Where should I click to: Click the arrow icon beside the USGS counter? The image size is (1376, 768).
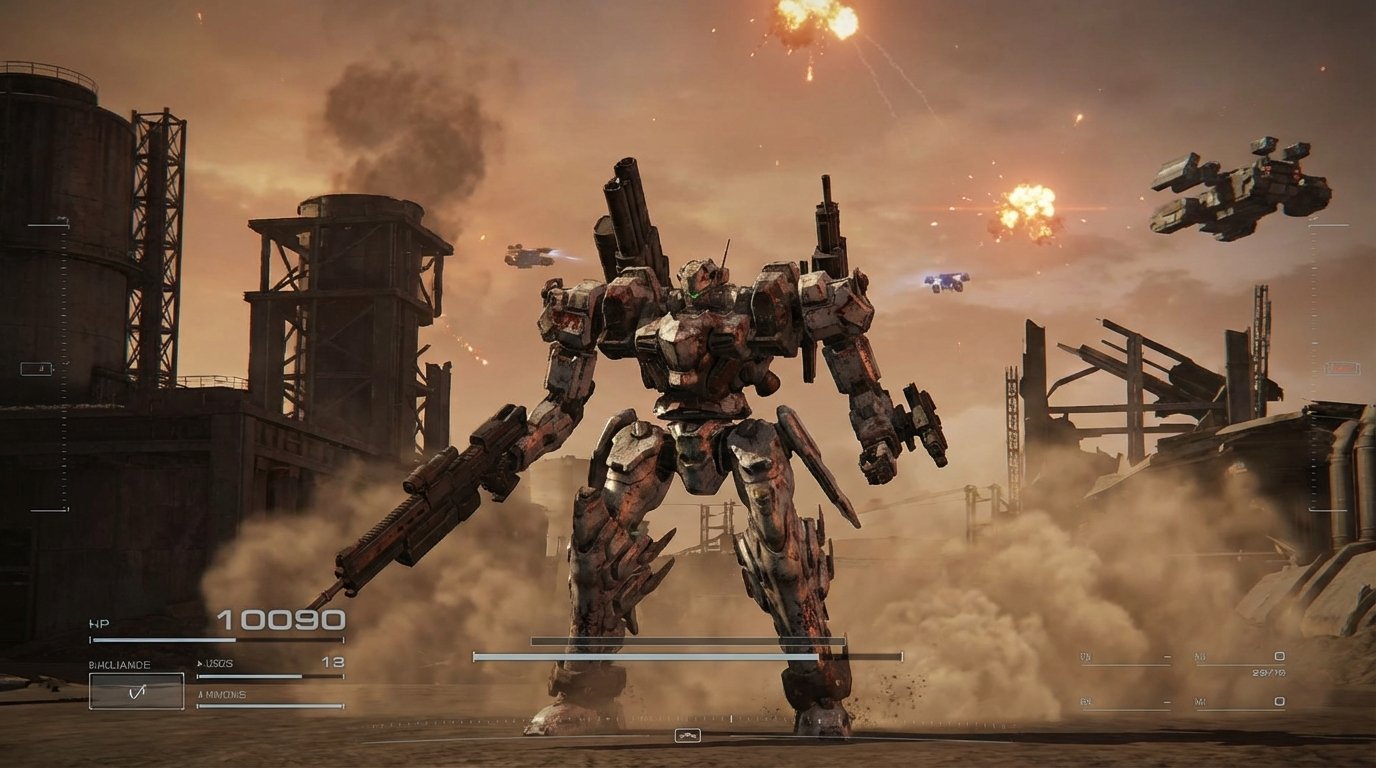[200, 661]
